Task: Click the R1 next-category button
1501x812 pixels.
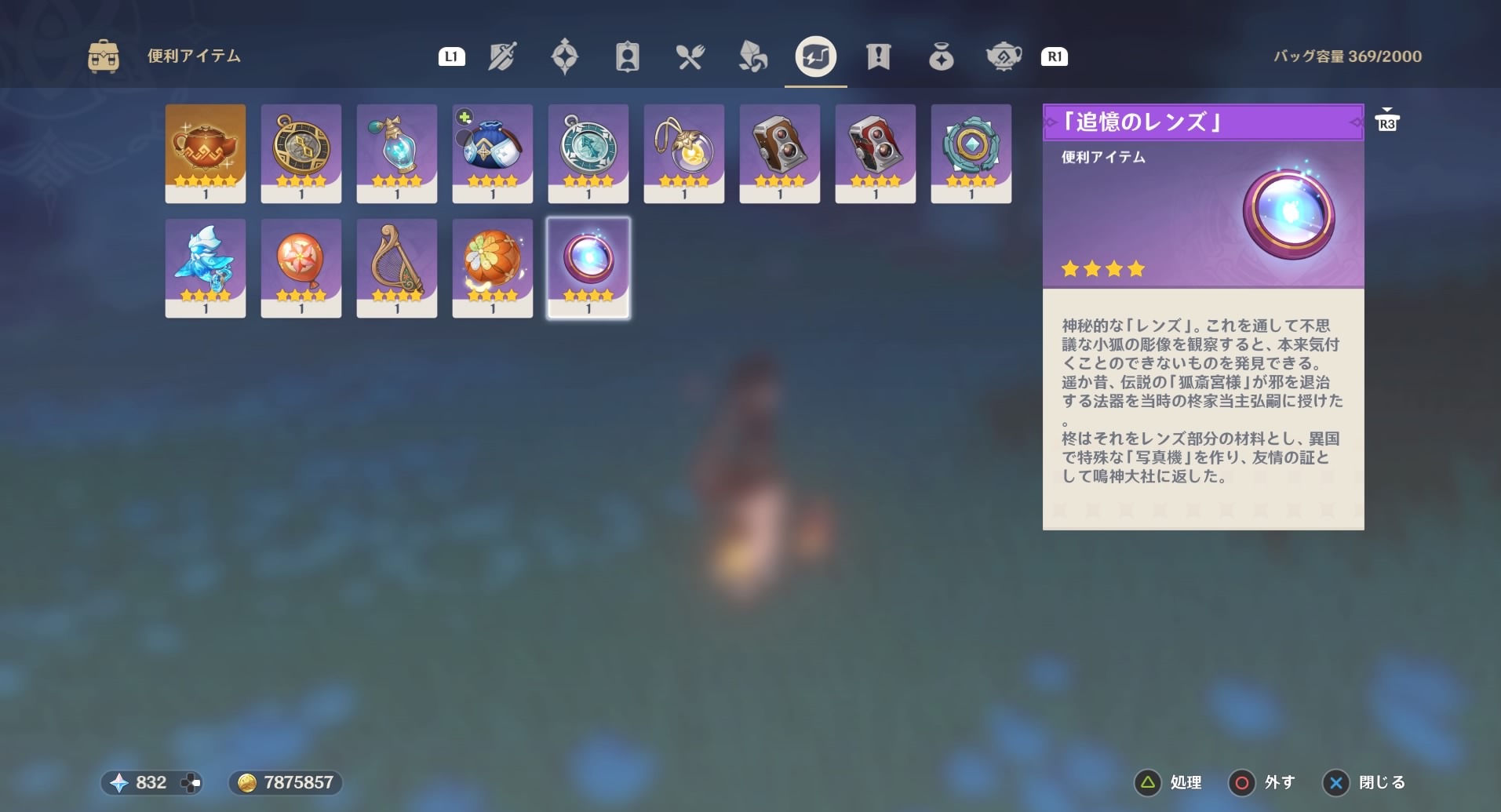Action: click(1055, 56)
